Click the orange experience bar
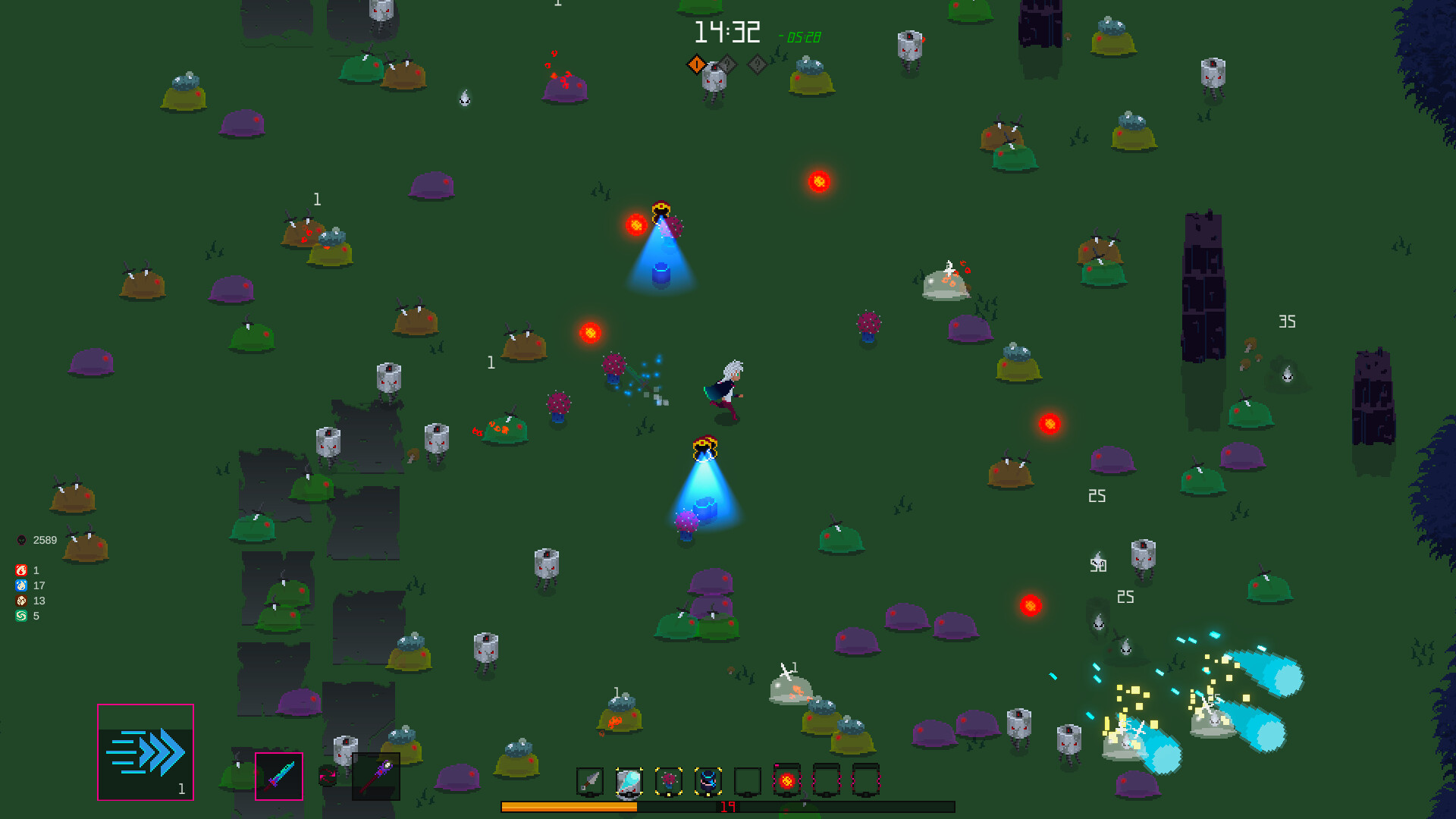This screenshot has width=1456, height=819. point(569,805)
